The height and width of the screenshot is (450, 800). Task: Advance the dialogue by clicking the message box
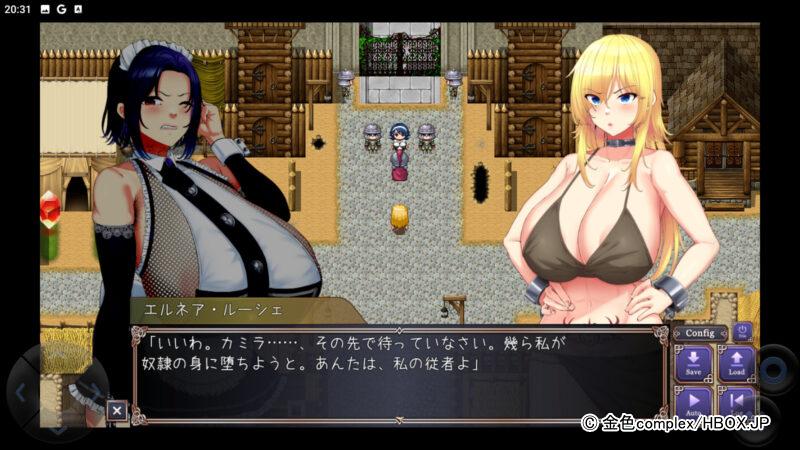[400, 374]
